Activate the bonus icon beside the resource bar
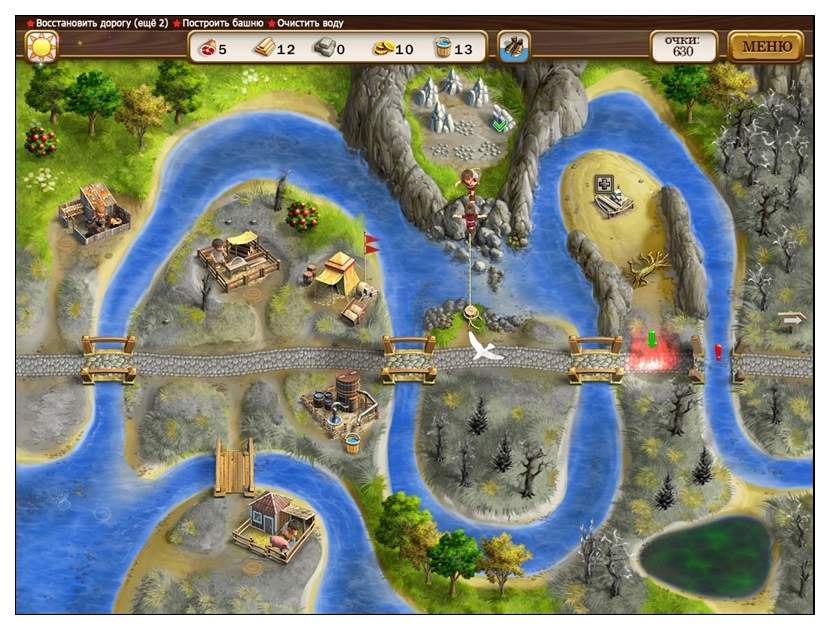This screenshot has height=630, width=830. pyautogui.click(x=514, y=47)
